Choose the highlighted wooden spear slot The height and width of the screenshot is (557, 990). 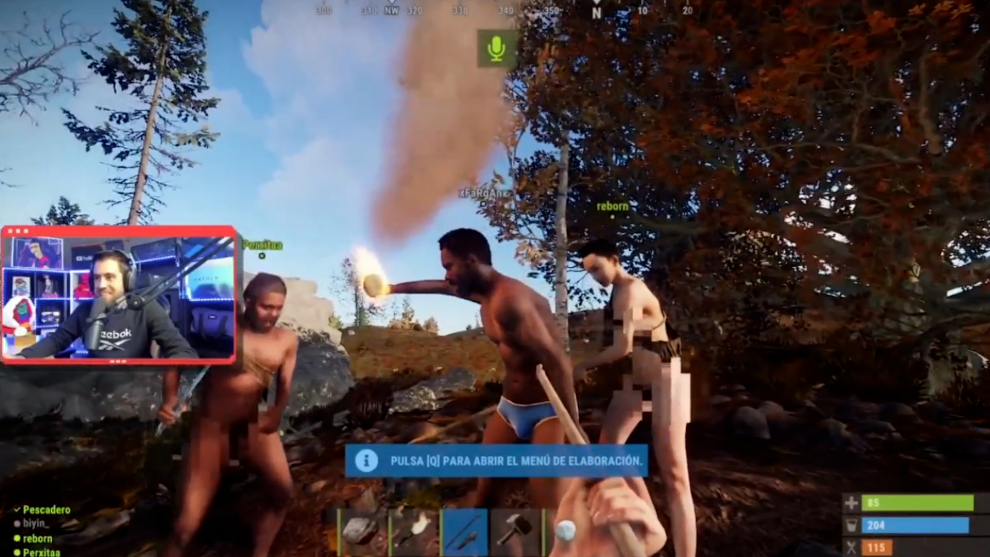(x=465, y=532)
